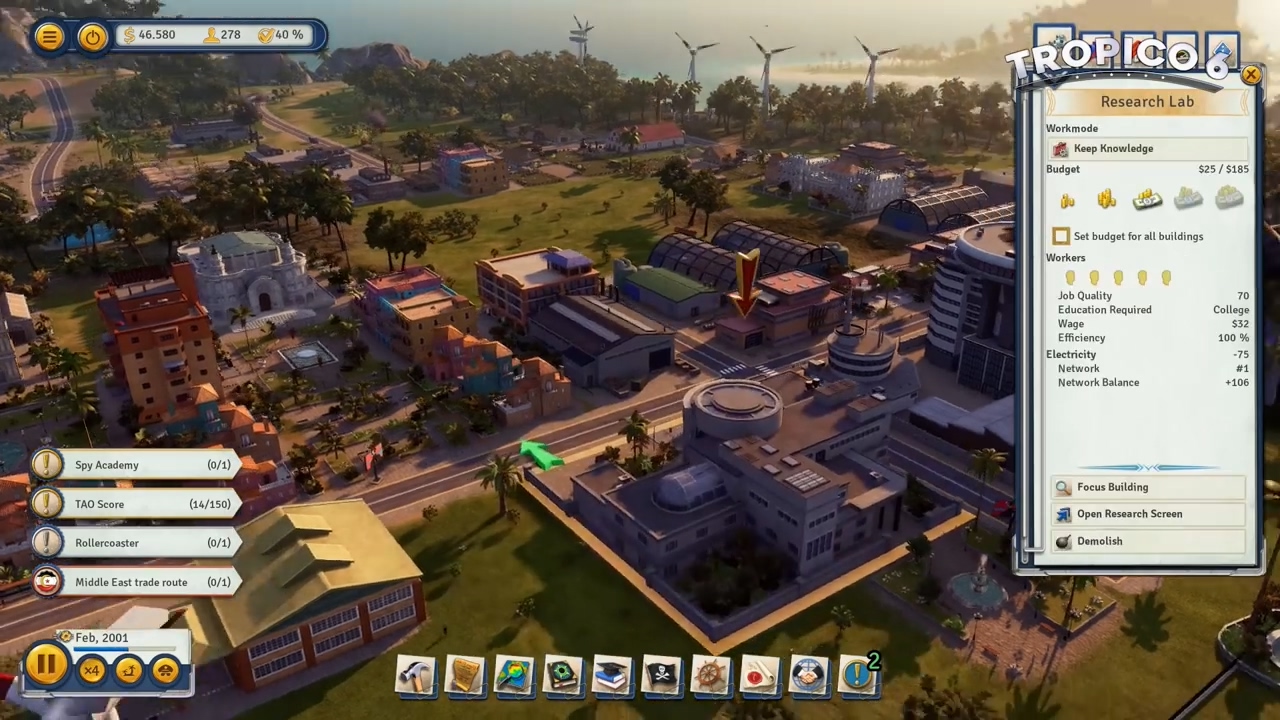Pause the game
This screenshot has width=1280, height=720.
coord(46,667)
